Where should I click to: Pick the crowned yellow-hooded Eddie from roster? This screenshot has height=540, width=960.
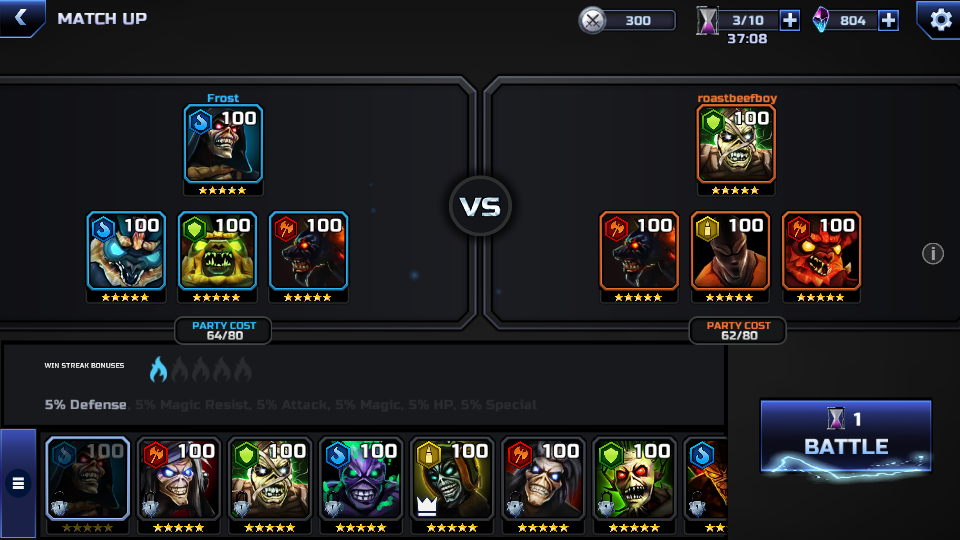click(x=451, y=479)
